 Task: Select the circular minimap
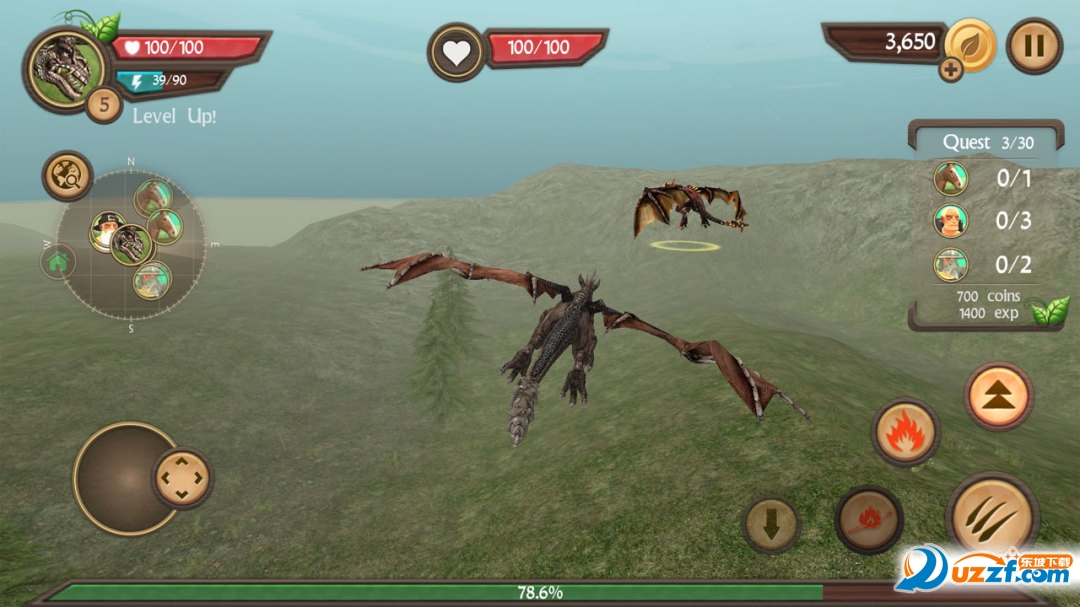[131, 244]
